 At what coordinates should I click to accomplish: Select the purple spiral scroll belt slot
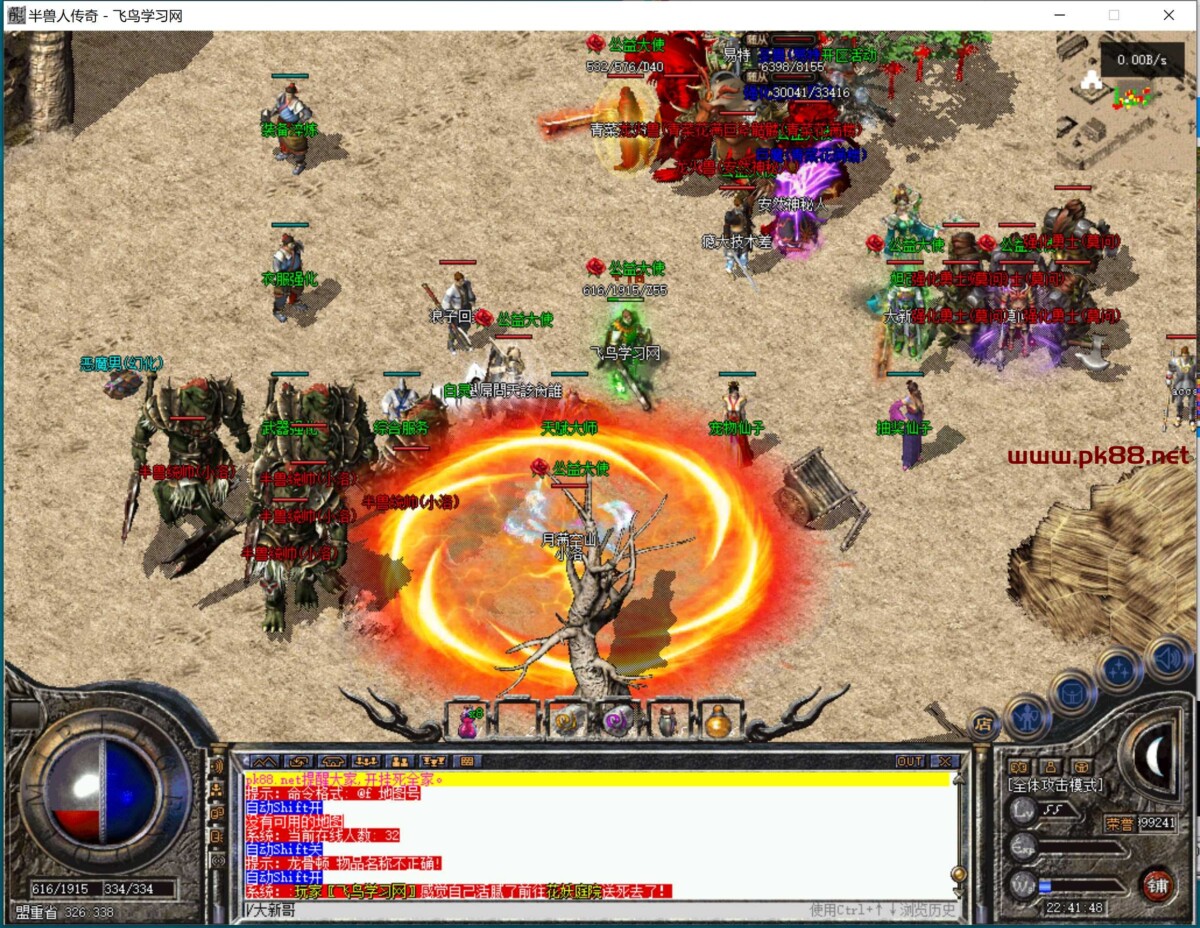(616, 720)
